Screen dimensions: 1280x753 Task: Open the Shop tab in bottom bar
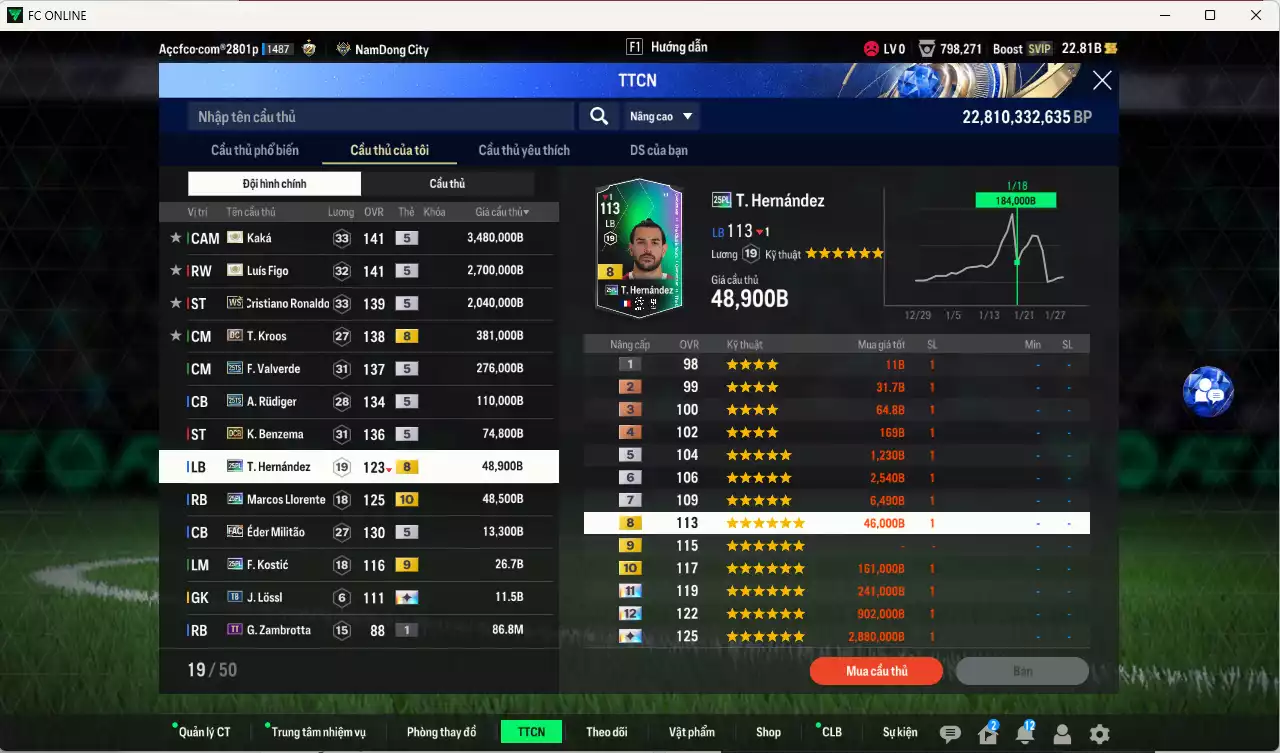point(768,731)
